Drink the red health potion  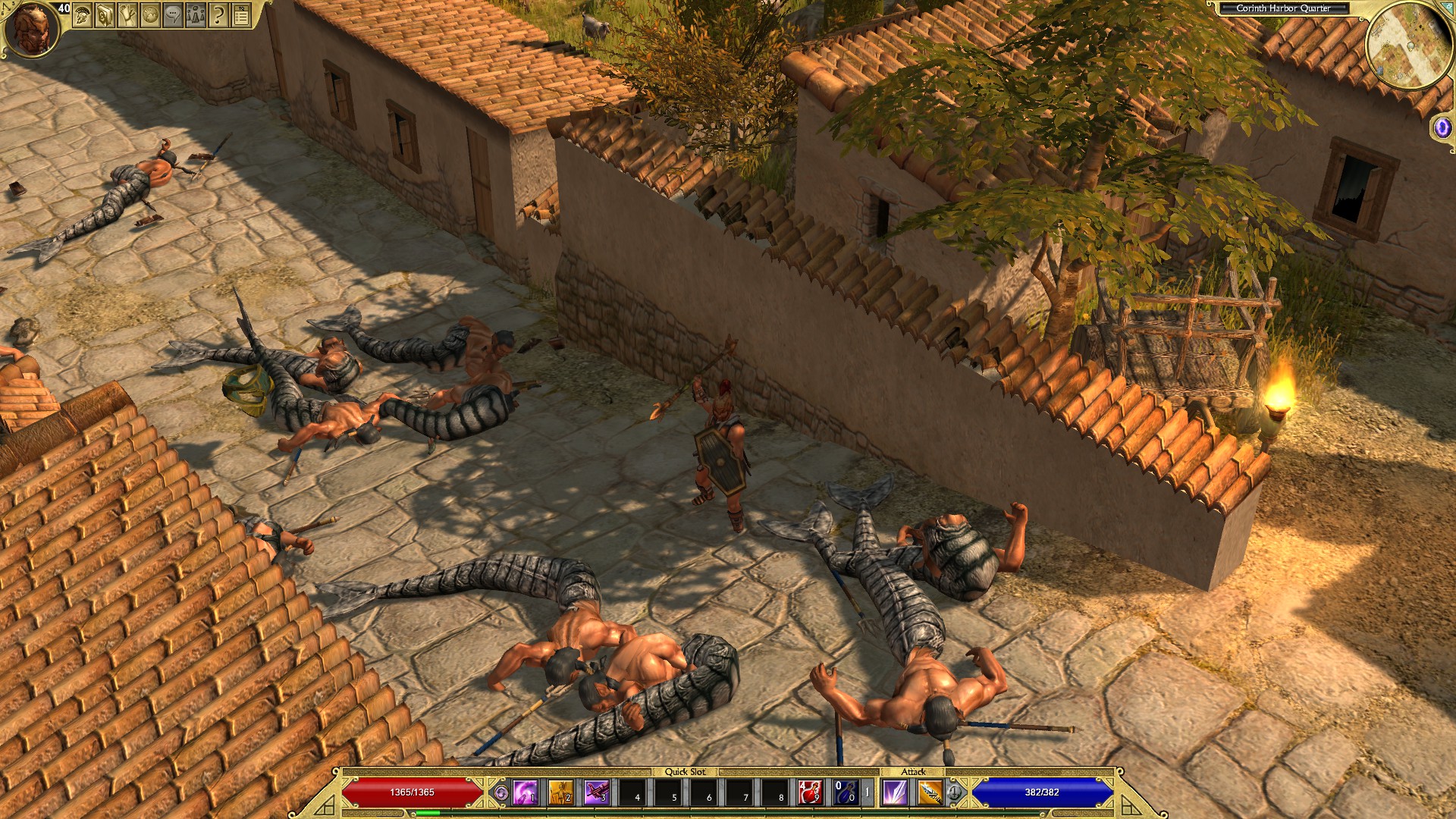[811, 792]
